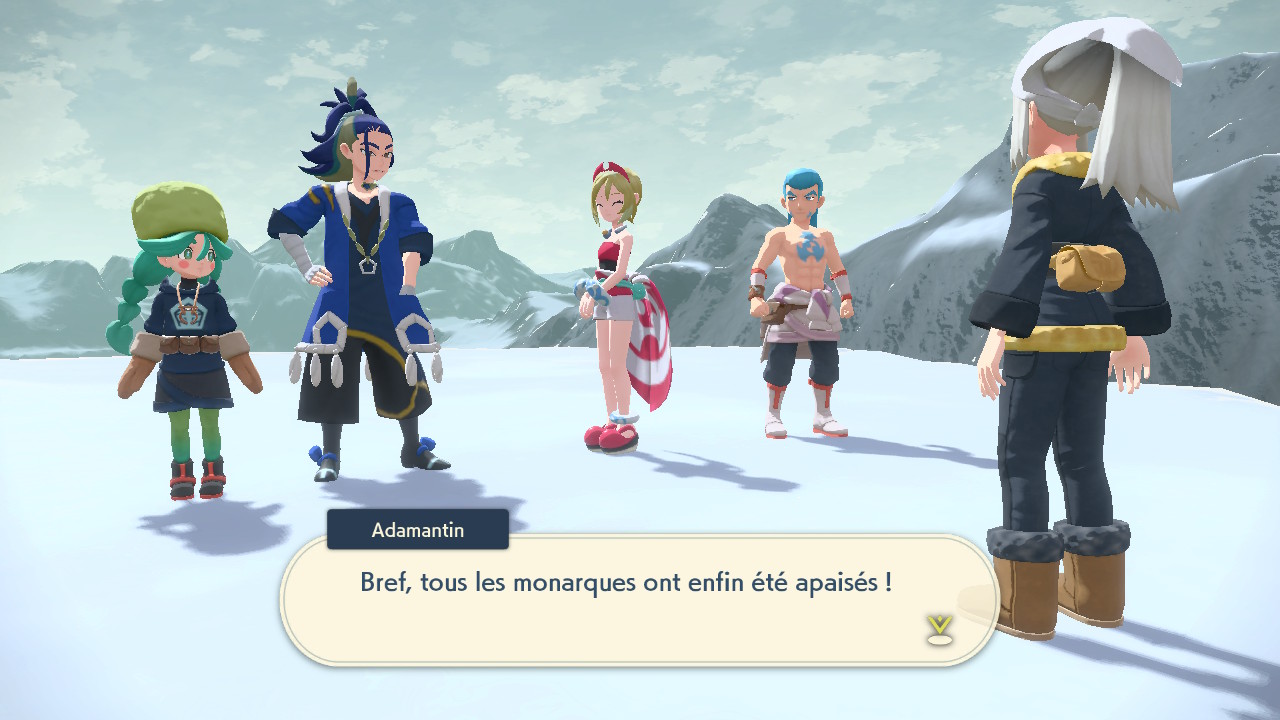This screenshot has width=1280, height=720.
Task: Advance the dialogue using the yellow continue arrow
Action: click(939, 628)
